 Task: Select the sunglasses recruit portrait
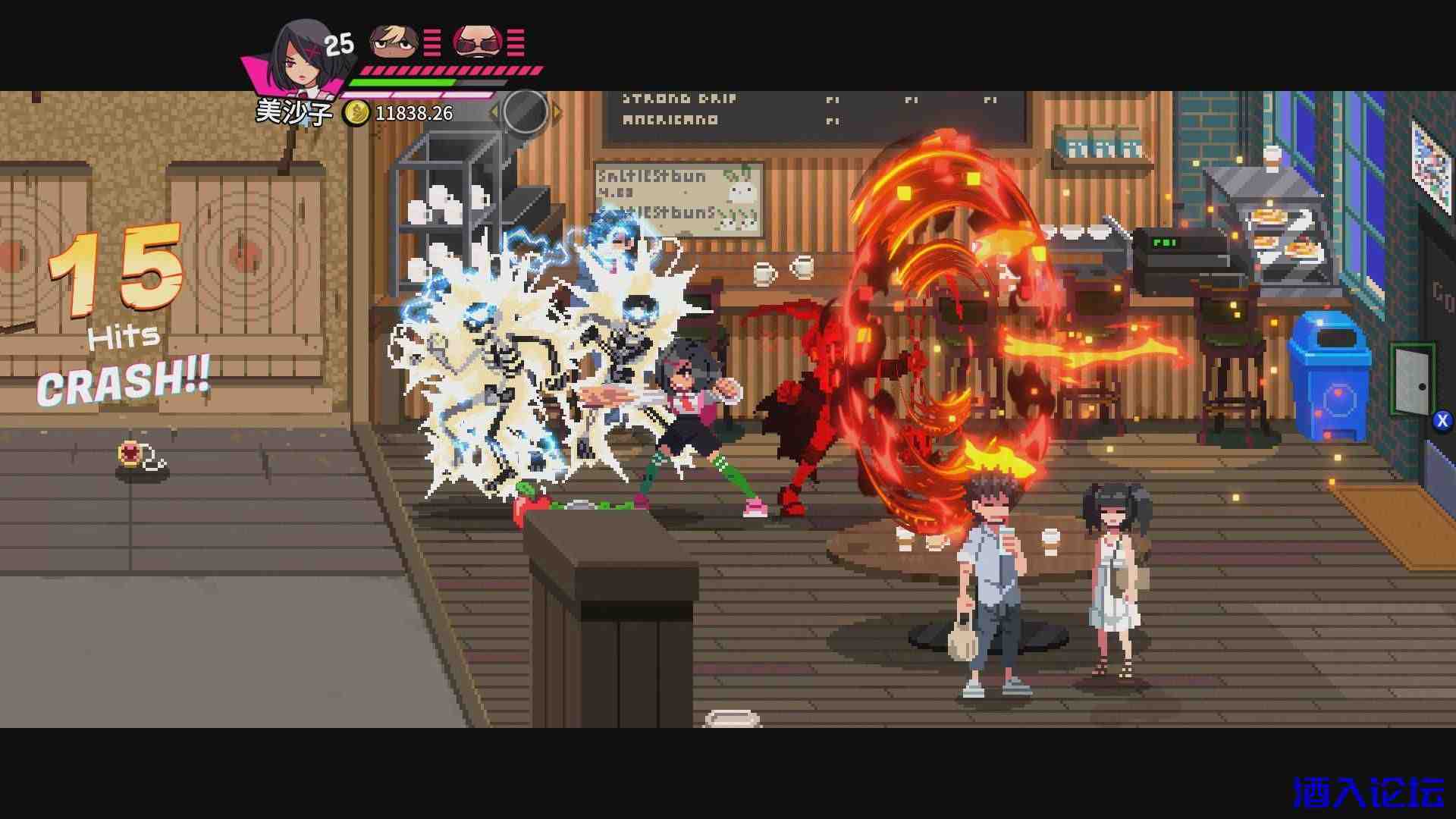click(478, 42)
